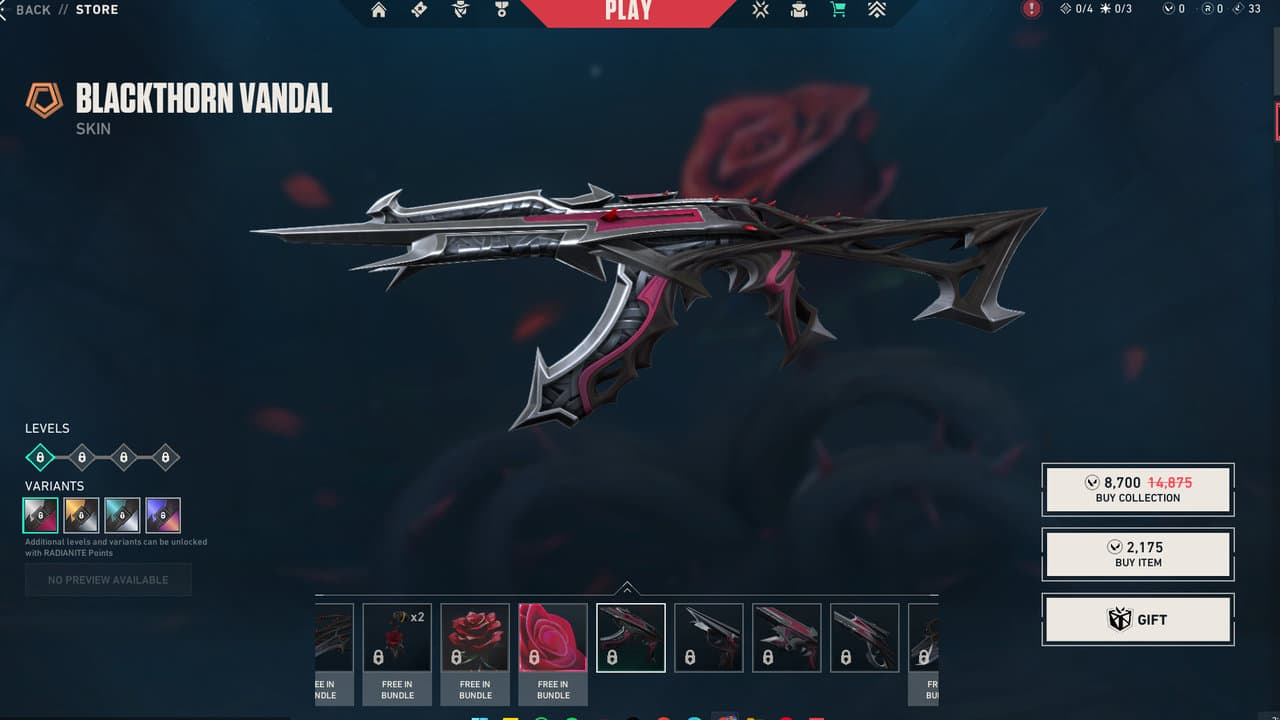This screenshot has width=1280, height=720.
Task: Select the third level node in the chain
Action: click(x=123, y=457)
